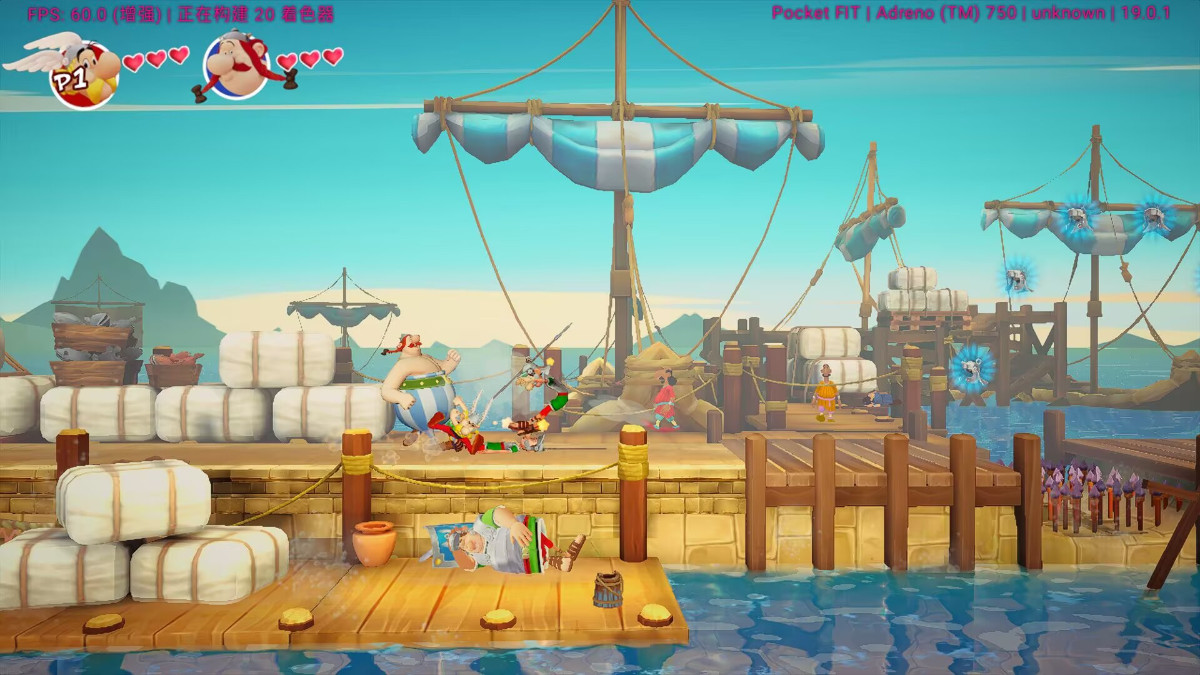Click the Obelix character portrait

pyautogui.click(x=237, y=65)
